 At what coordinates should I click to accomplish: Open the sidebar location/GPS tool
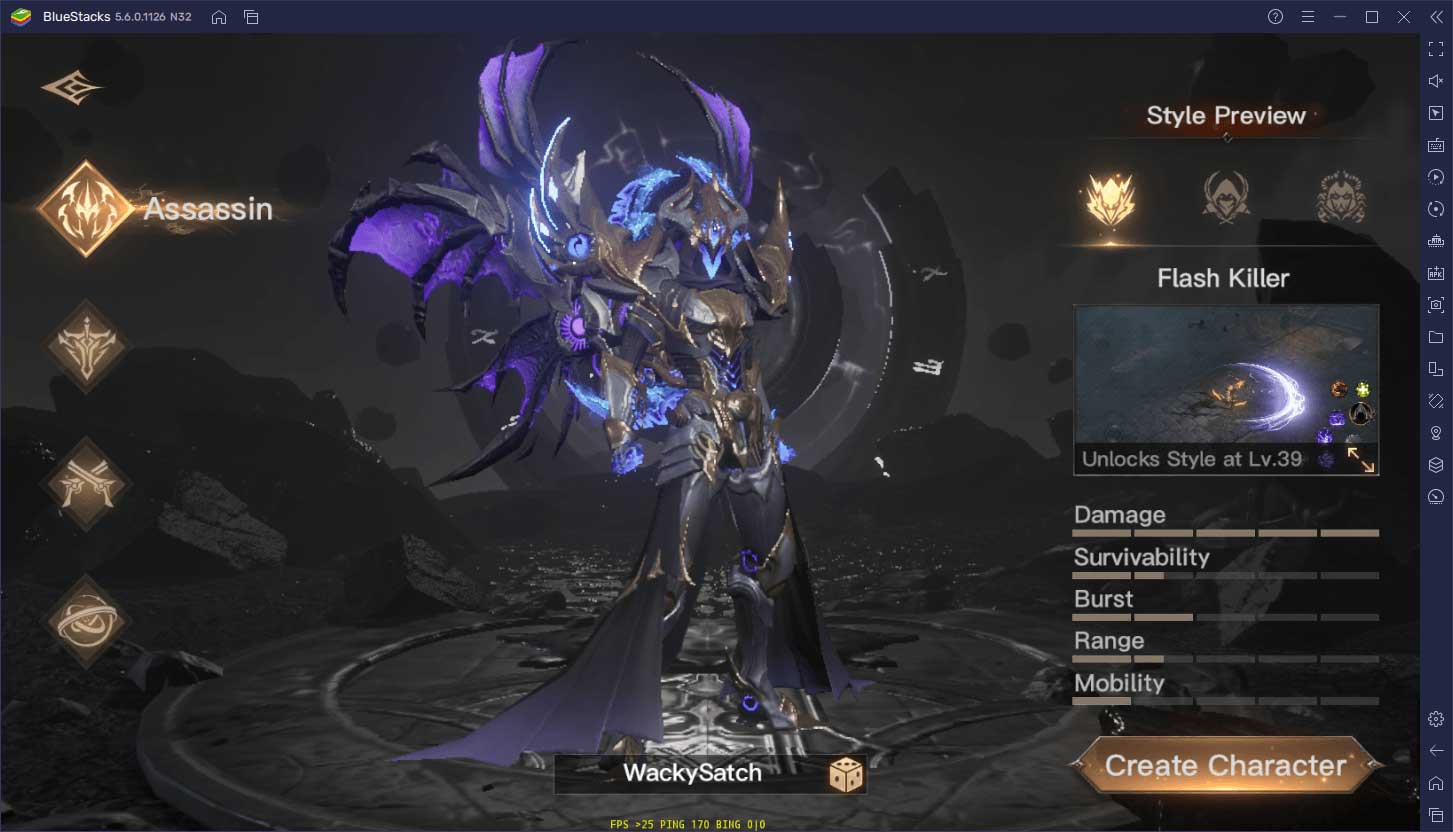click(x=1434, y=433)
